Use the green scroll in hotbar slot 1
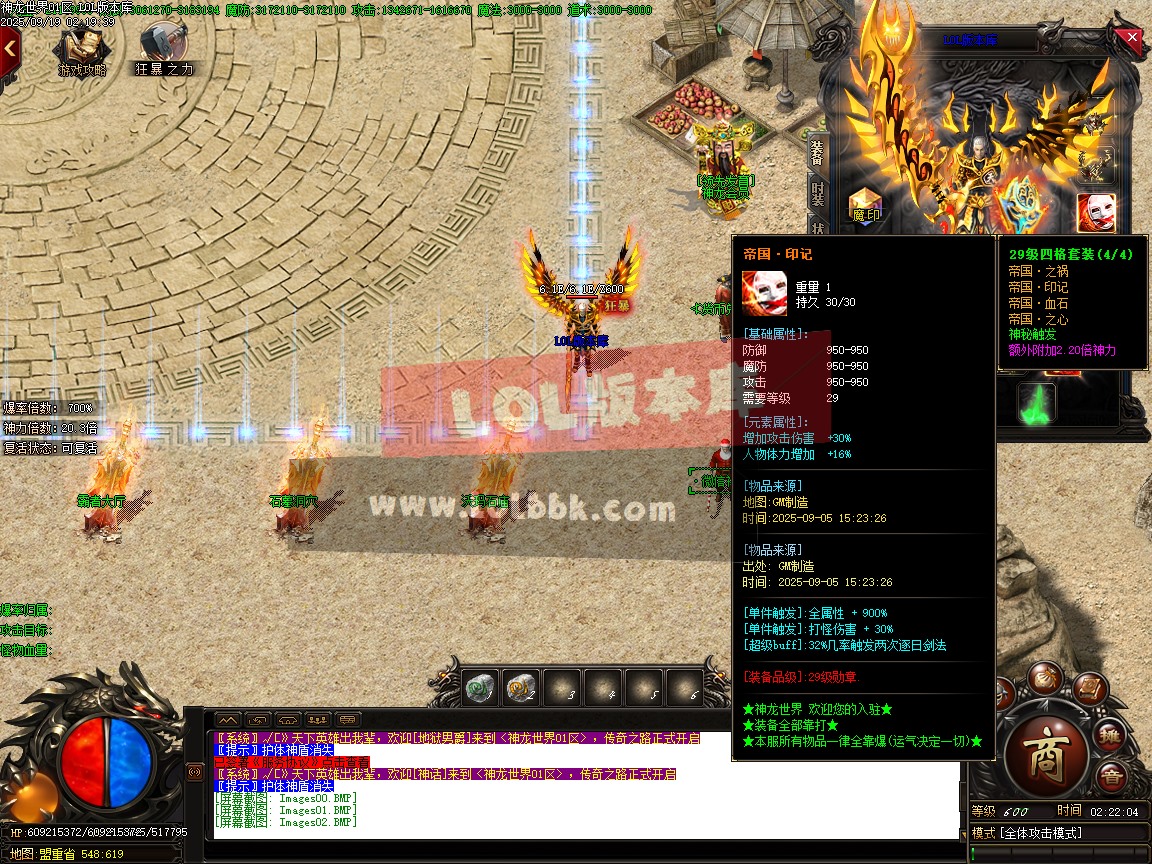This screenshot has height=864, width=1152. tap(480, 688)
